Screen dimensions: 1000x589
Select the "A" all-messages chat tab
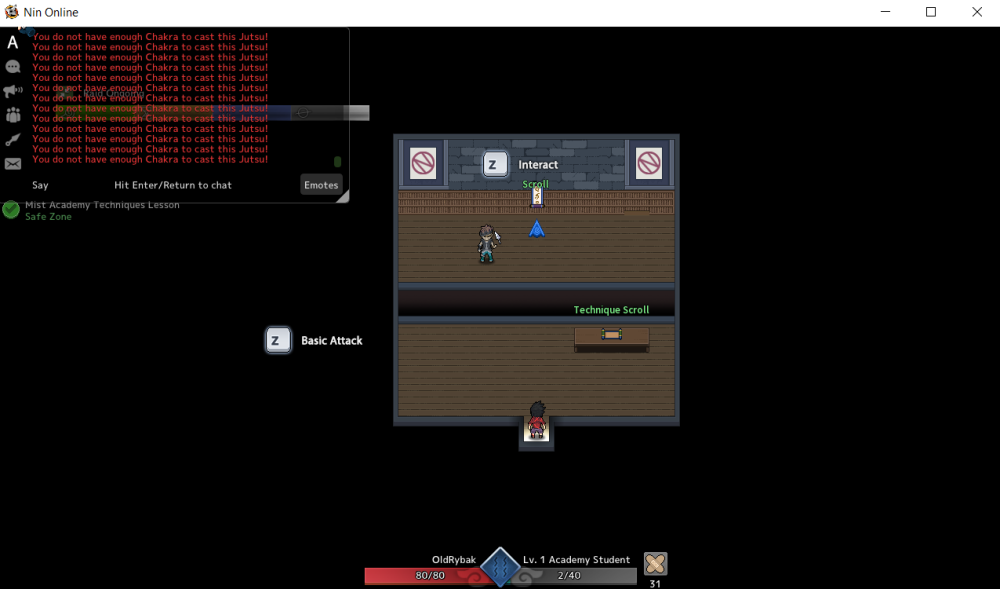pyautogui.click(x=13, y=42)
